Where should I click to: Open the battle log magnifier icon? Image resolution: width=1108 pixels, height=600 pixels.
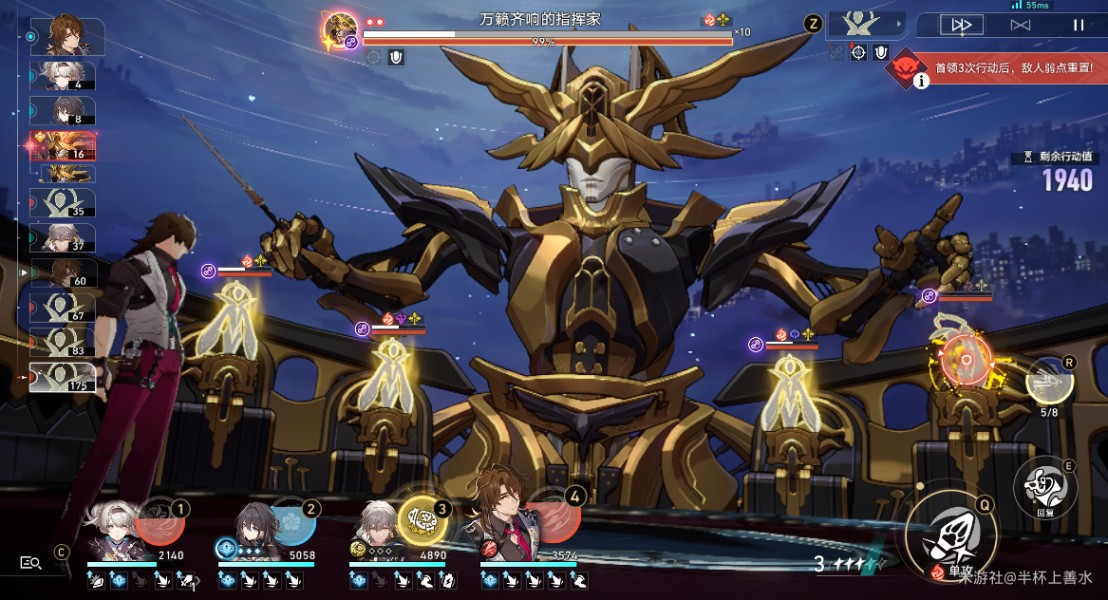[31, 563]
